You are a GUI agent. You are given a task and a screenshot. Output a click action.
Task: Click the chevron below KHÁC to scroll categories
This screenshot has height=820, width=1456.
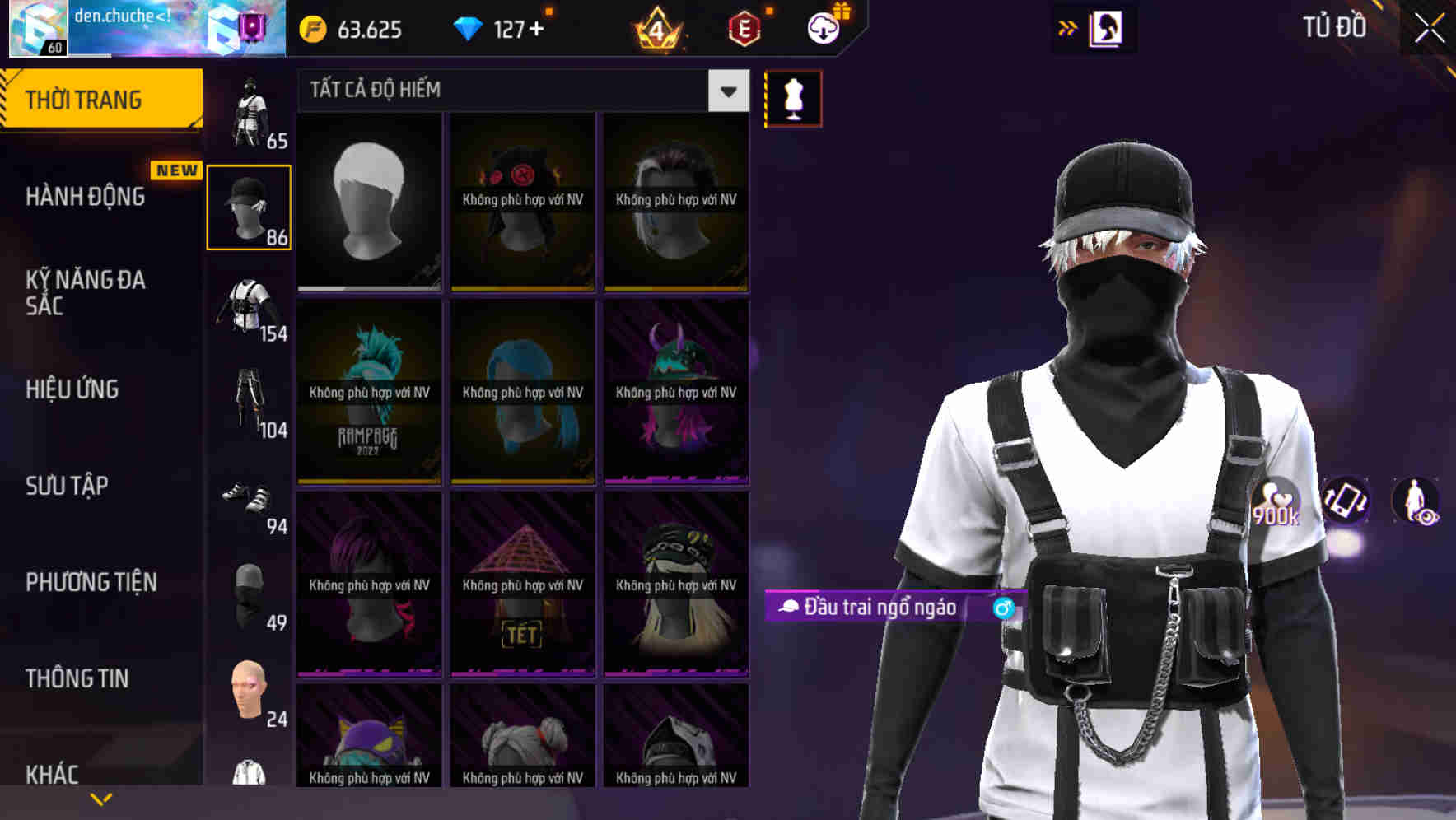click(101, 797)
